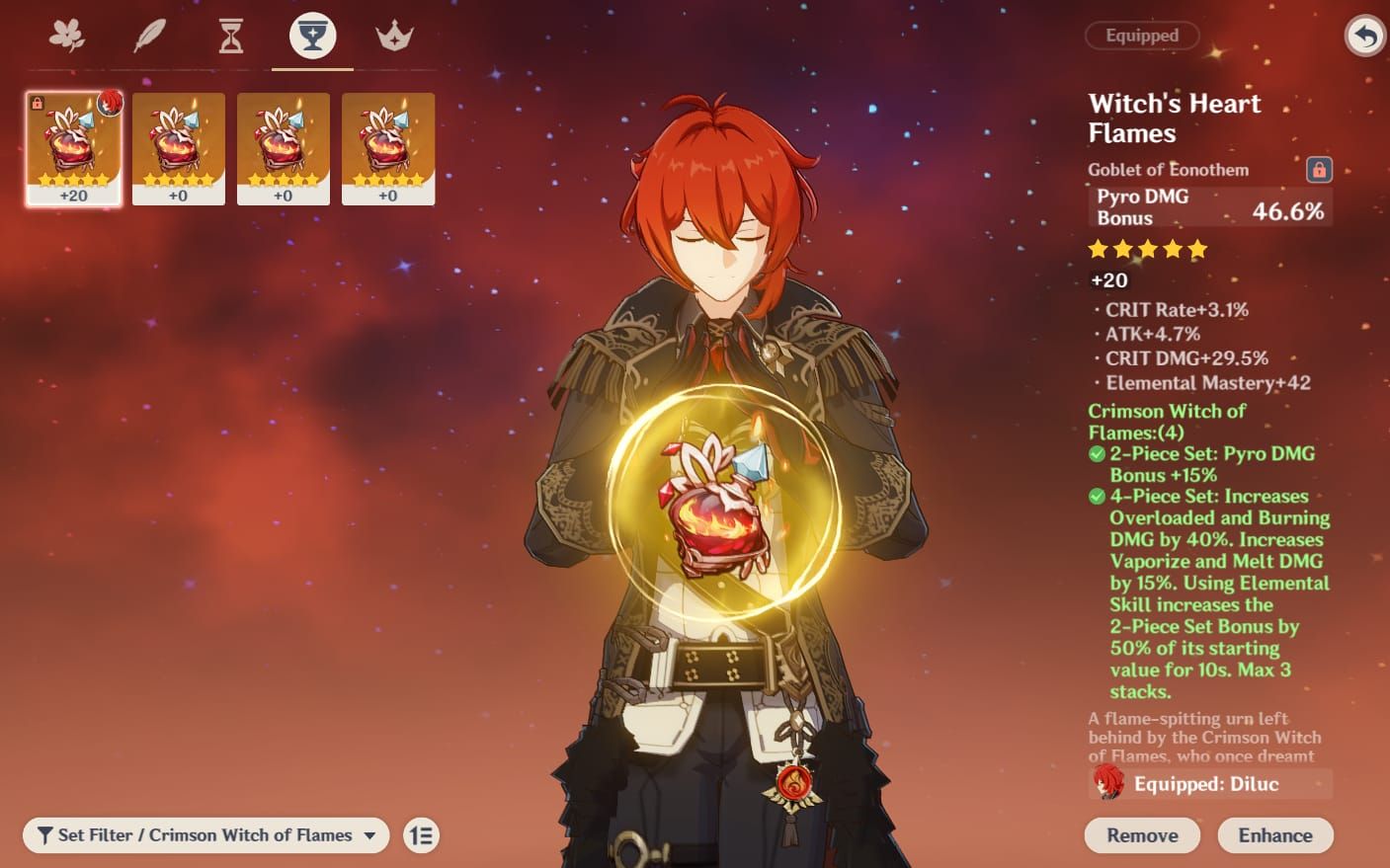Toggle the artifact lock icon

pyautogui.click(x=1319, y=170)
